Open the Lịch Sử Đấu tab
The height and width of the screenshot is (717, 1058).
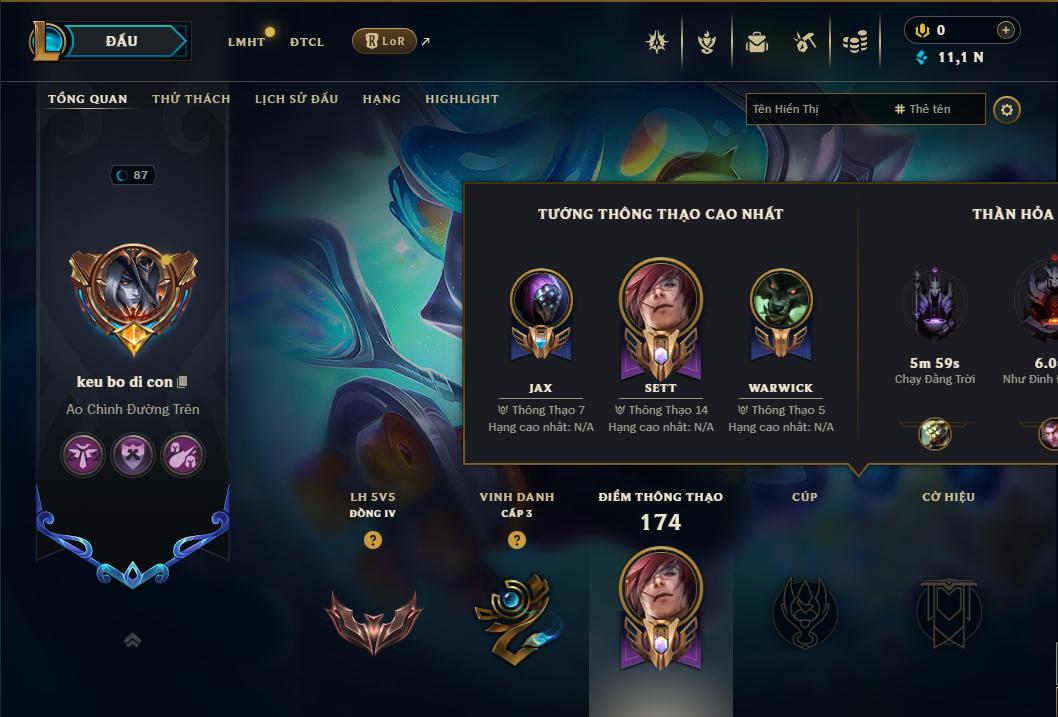coord(296,99)
